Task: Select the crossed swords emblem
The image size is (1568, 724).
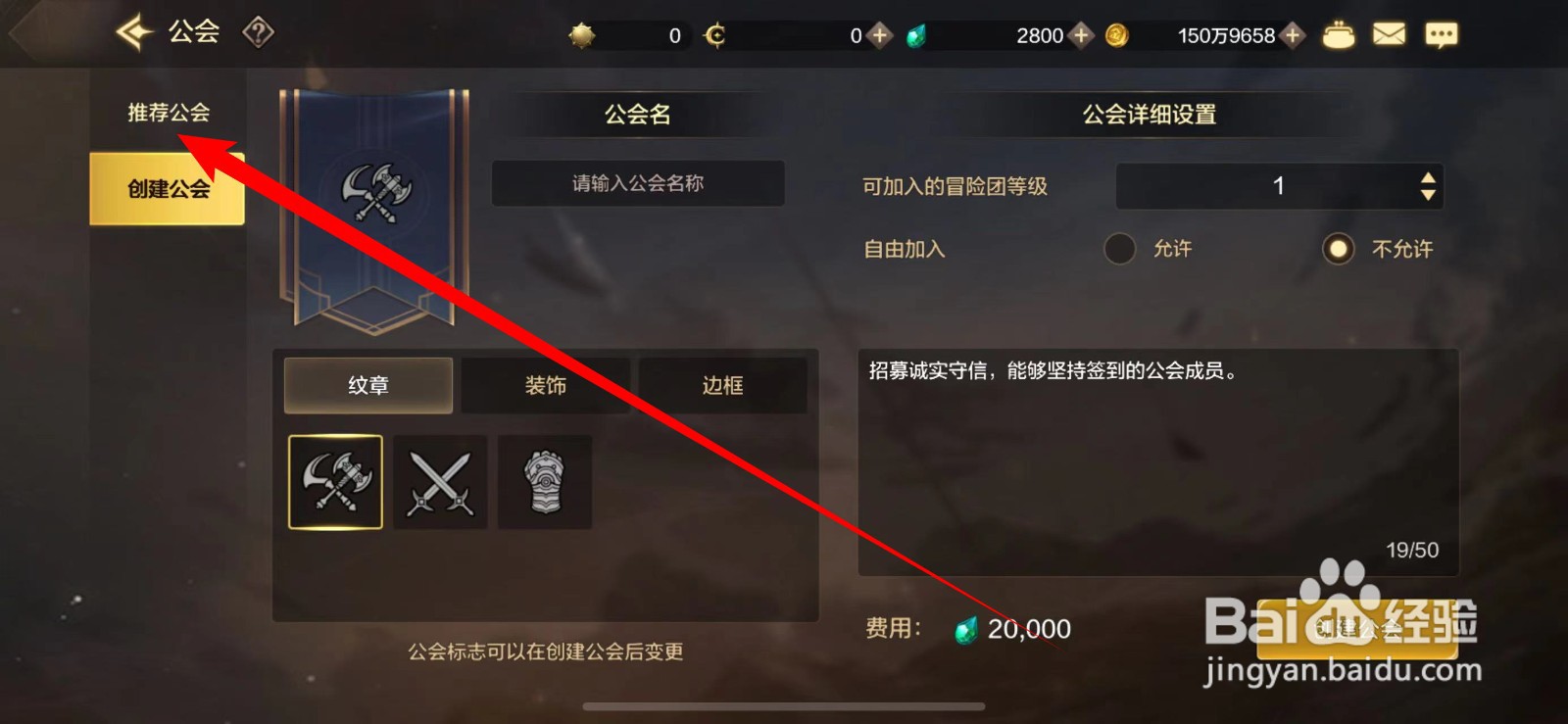Action: [x=439, y=482]
